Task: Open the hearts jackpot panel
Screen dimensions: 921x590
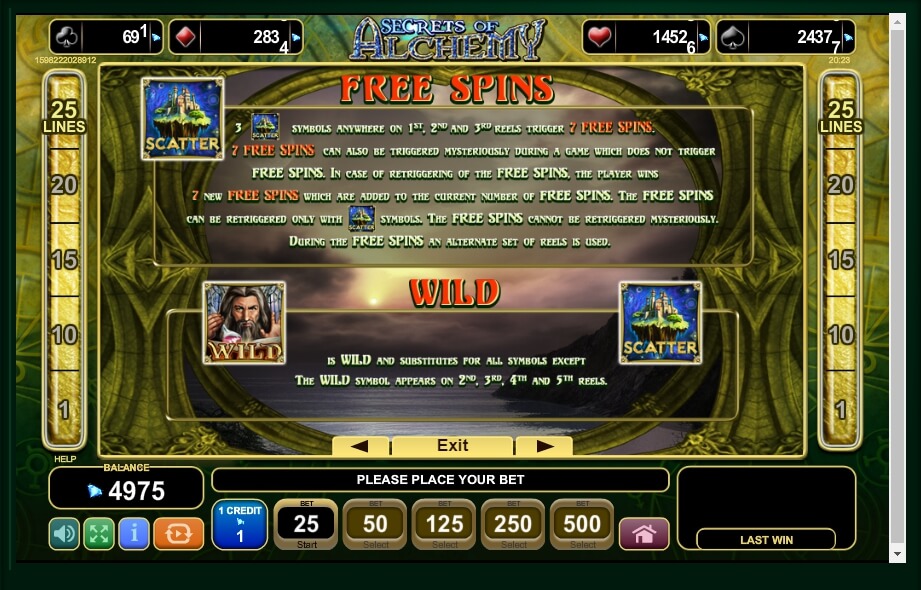Action: pyautogui.click(x=646, y=38)
